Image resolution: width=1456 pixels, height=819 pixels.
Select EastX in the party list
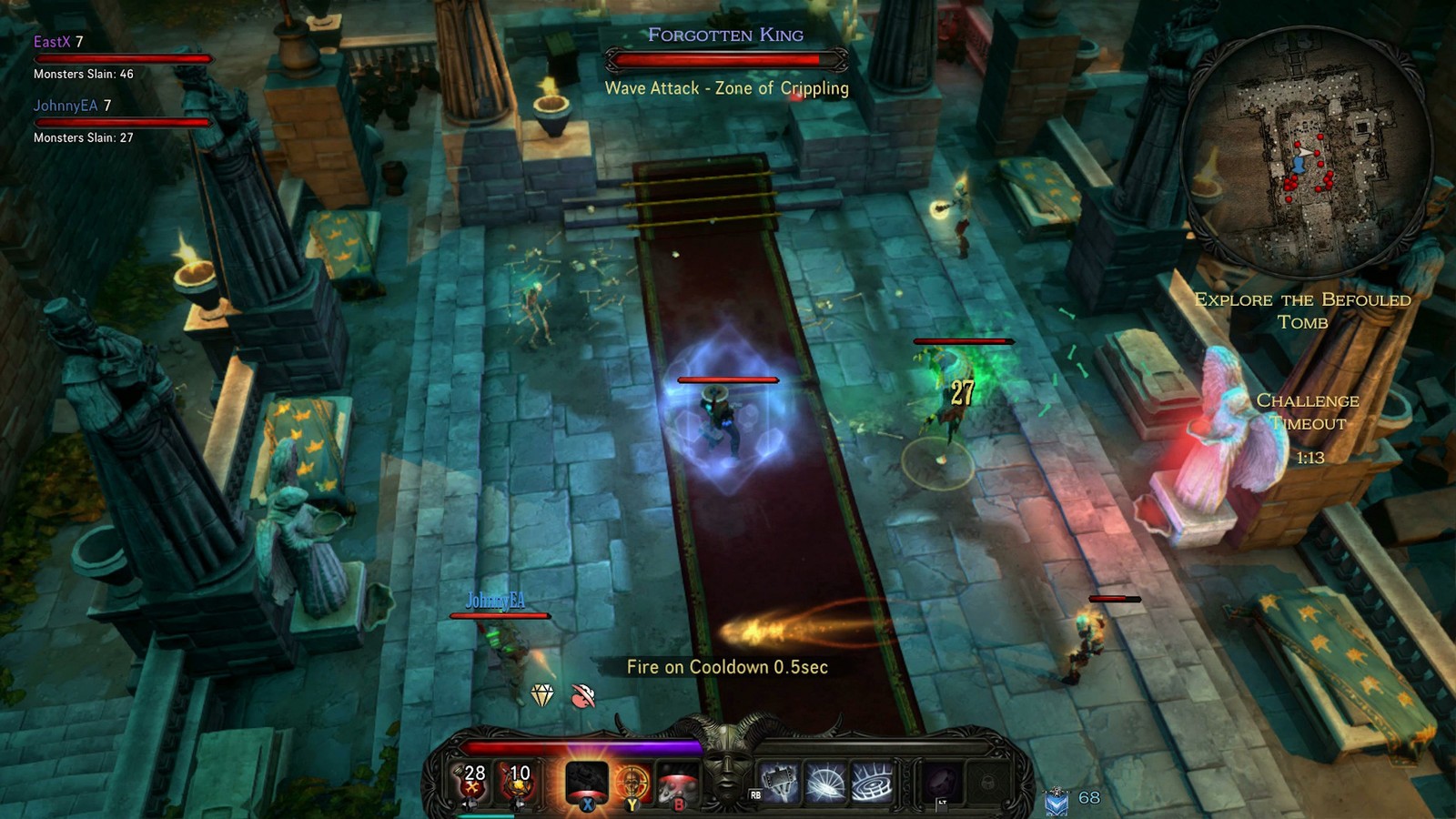(x=52, y=42)
